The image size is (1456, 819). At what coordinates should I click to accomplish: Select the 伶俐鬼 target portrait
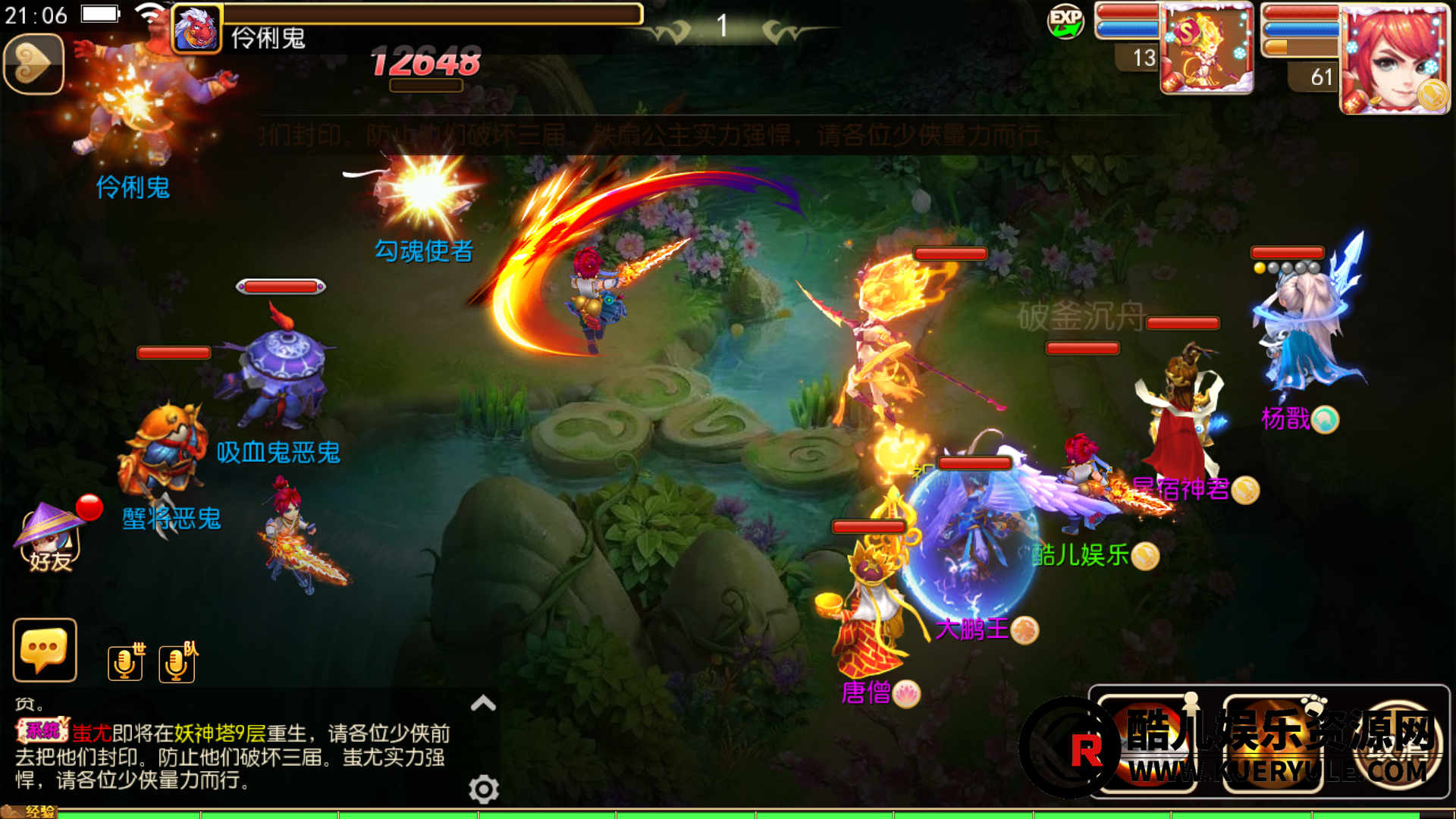[197, 29]
